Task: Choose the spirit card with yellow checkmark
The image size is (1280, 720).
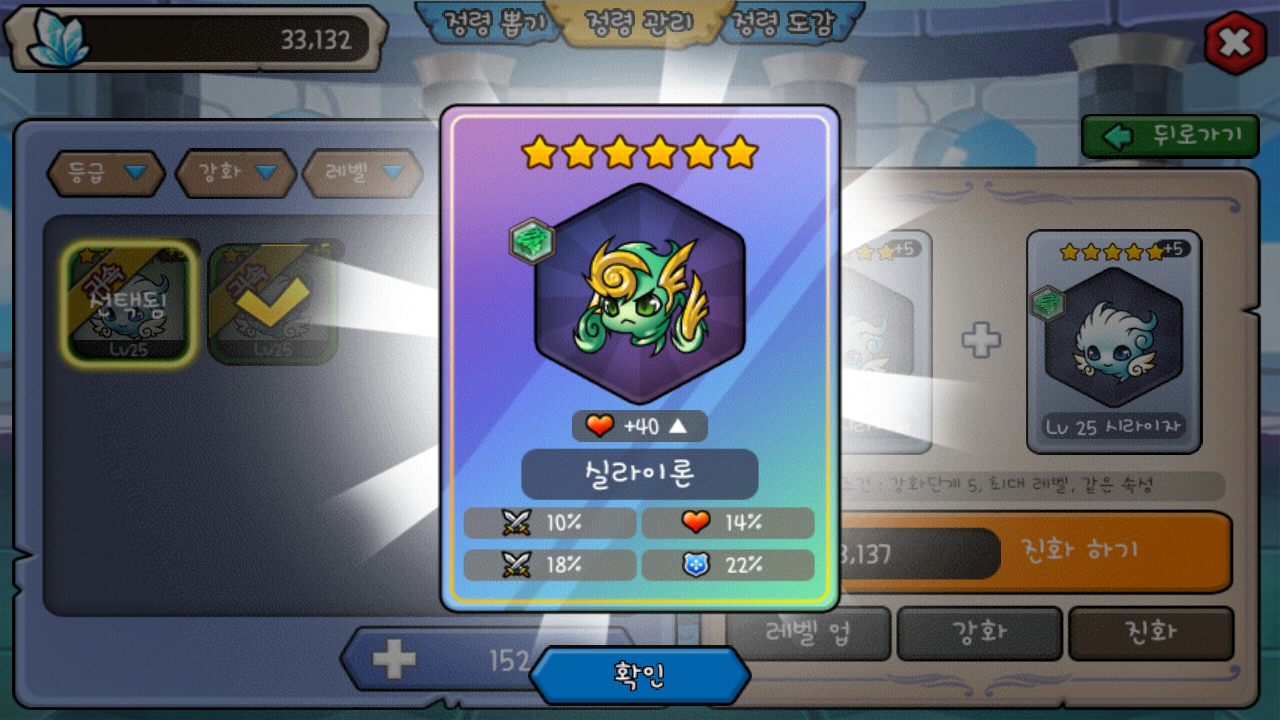Action: coord(272,302)
